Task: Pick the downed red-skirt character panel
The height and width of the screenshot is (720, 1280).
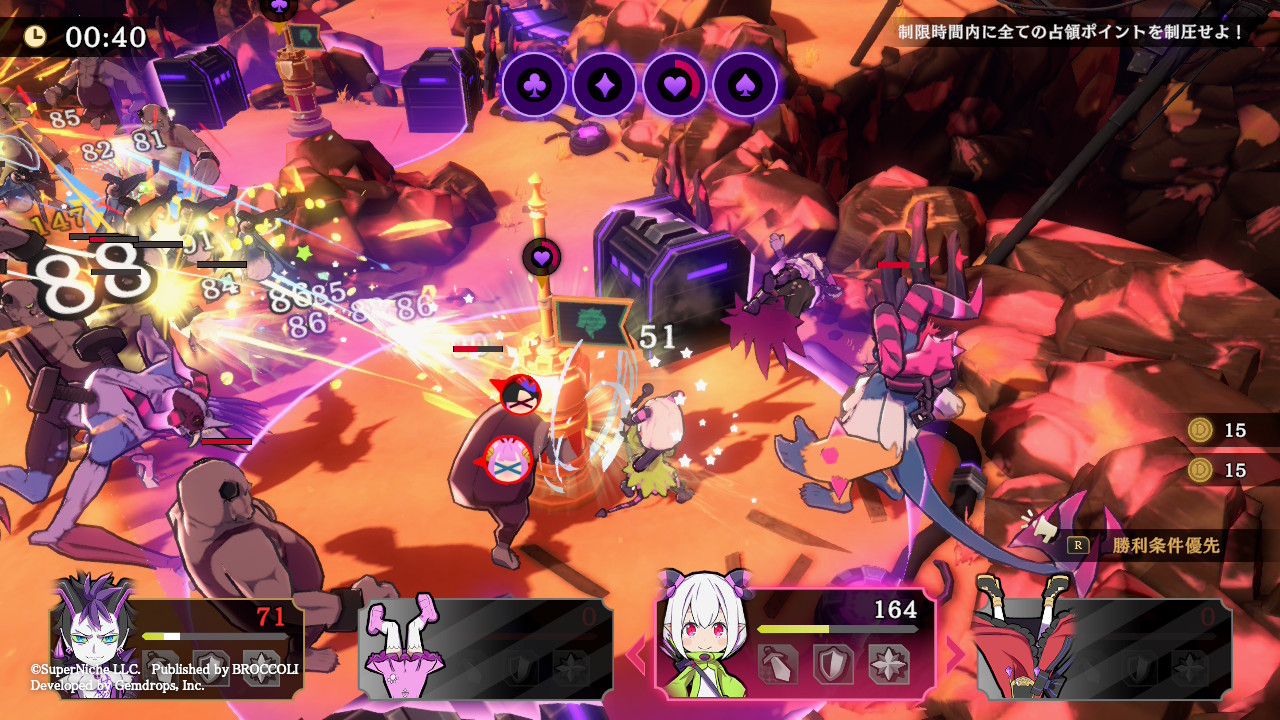Action: tap(1102, 648)
